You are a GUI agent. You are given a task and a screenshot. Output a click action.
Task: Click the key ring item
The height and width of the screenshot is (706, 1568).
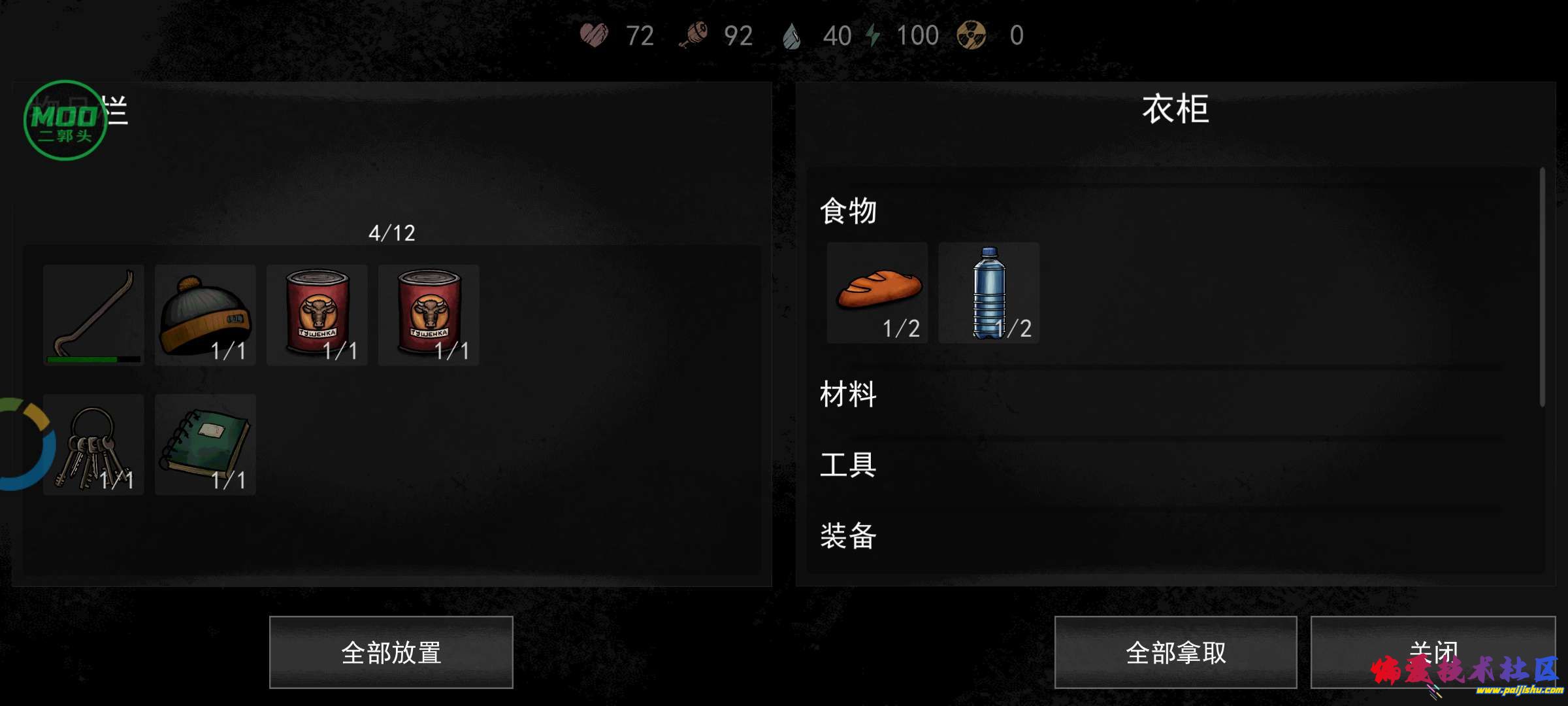coord(93,446)
